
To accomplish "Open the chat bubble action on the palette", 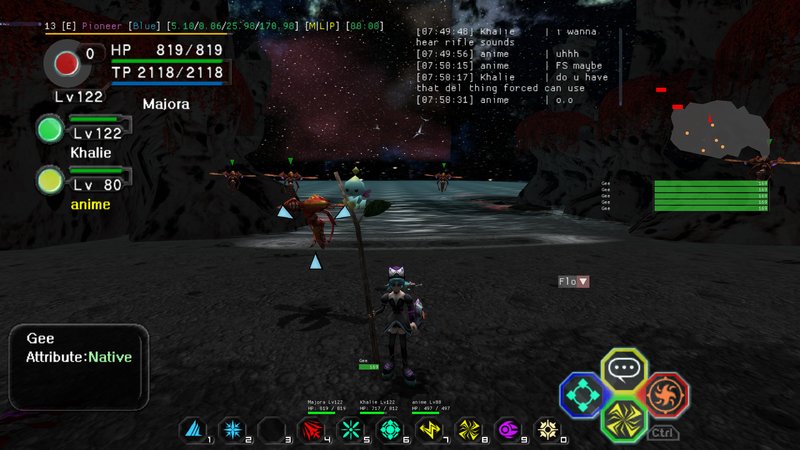I will point(624,369).
